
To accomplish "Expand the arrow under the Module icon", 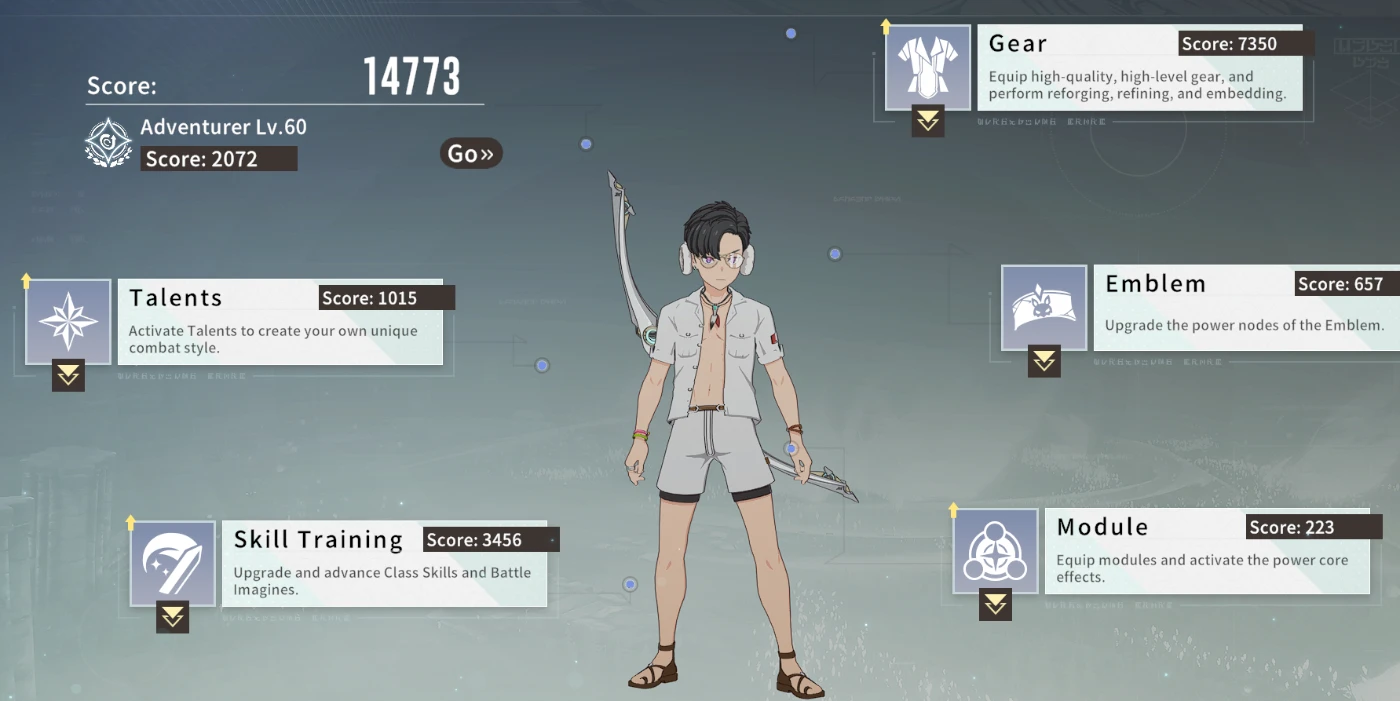I will click(995, 604).
